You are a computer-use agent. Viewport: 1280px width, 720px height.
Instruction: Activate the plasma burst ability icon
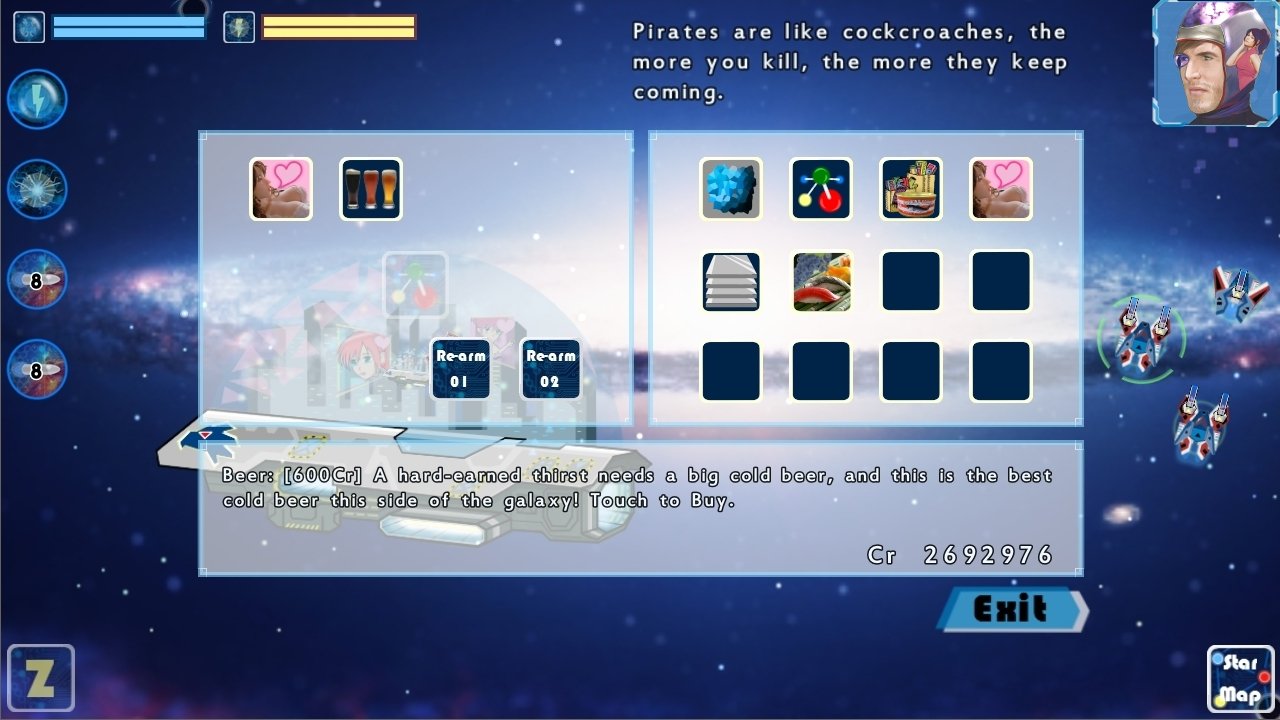click(x=37, y=188)
